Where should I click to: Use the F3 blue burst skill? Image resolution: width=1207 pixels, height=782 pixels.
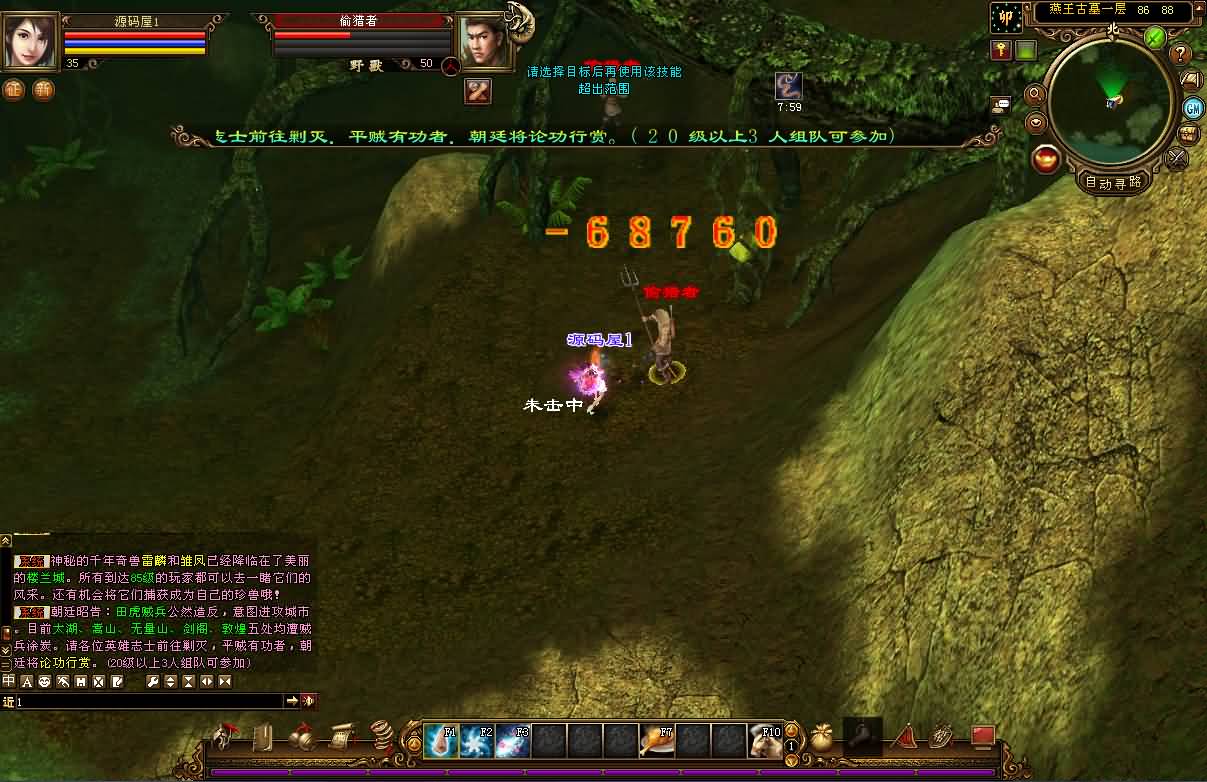[x=512, y=741]
